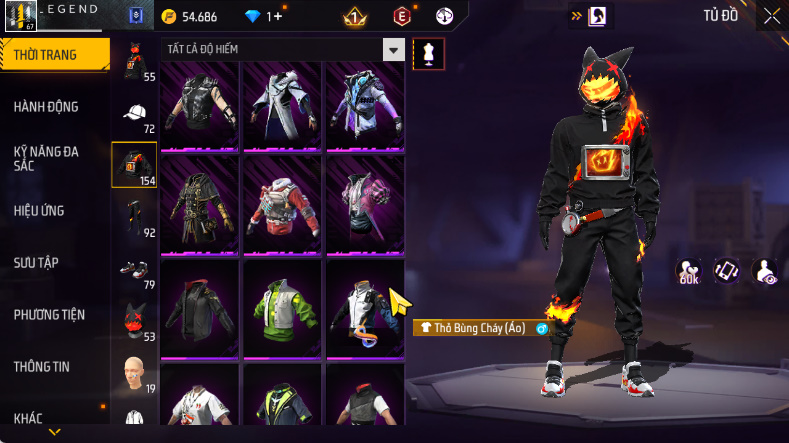Image resolution: width=789 pixels, height=443 pixels.
Task: Click the mannequin outfit preset icon
Action: [429, 52]
